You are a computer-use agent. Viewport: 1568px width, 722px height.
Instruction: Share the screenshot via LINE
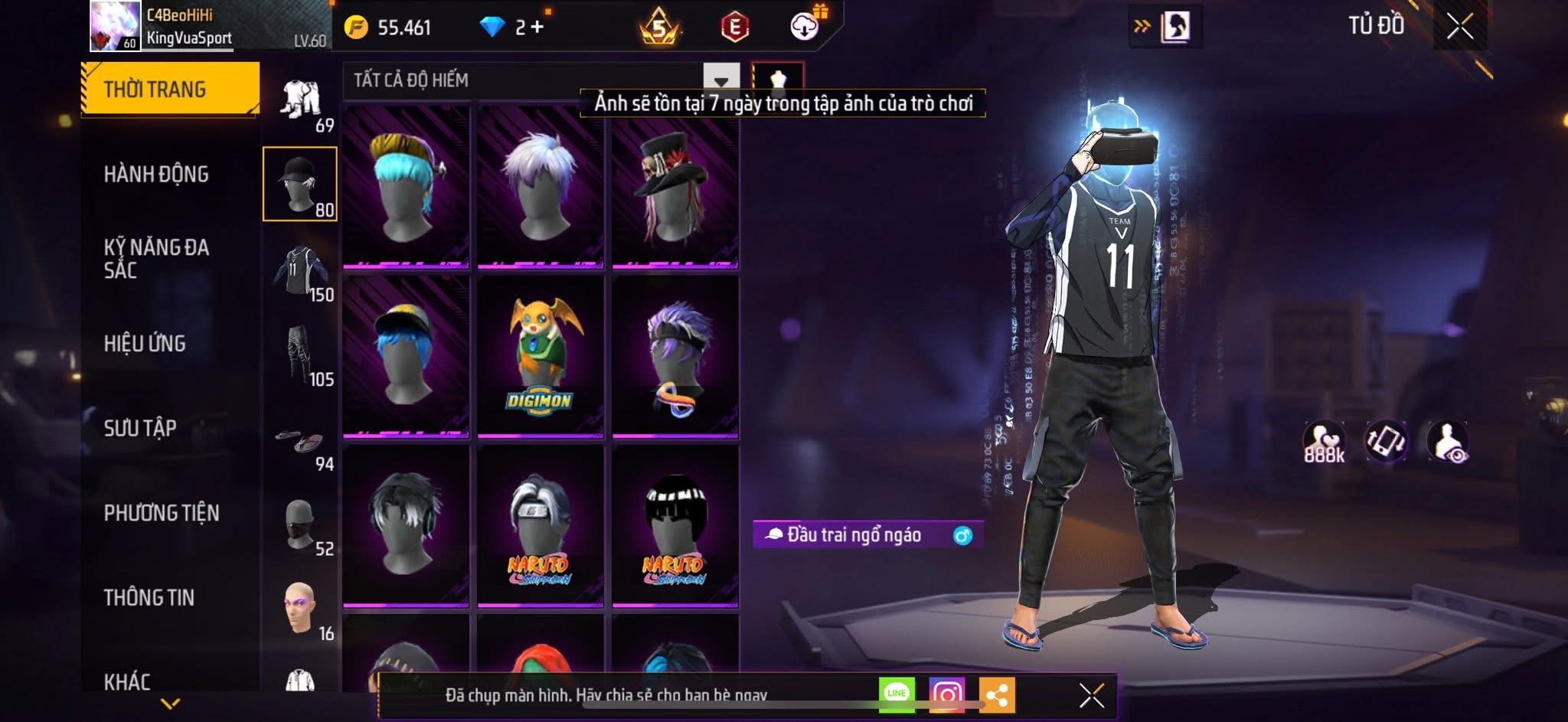click(x=897, y=694)
